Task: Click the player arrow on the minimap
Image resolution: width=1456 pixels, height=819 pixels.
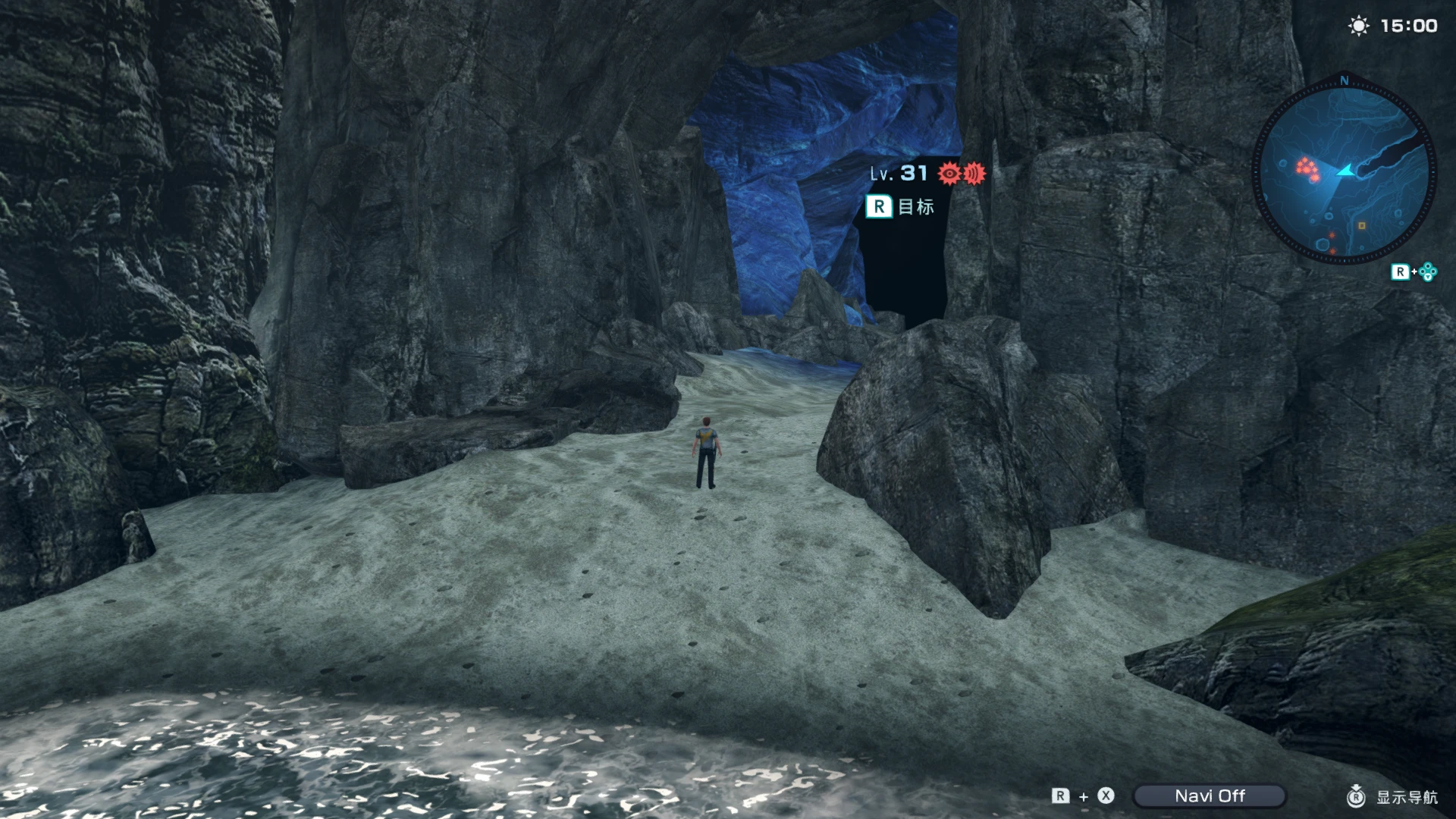Action: click(x=1345, y=172)
